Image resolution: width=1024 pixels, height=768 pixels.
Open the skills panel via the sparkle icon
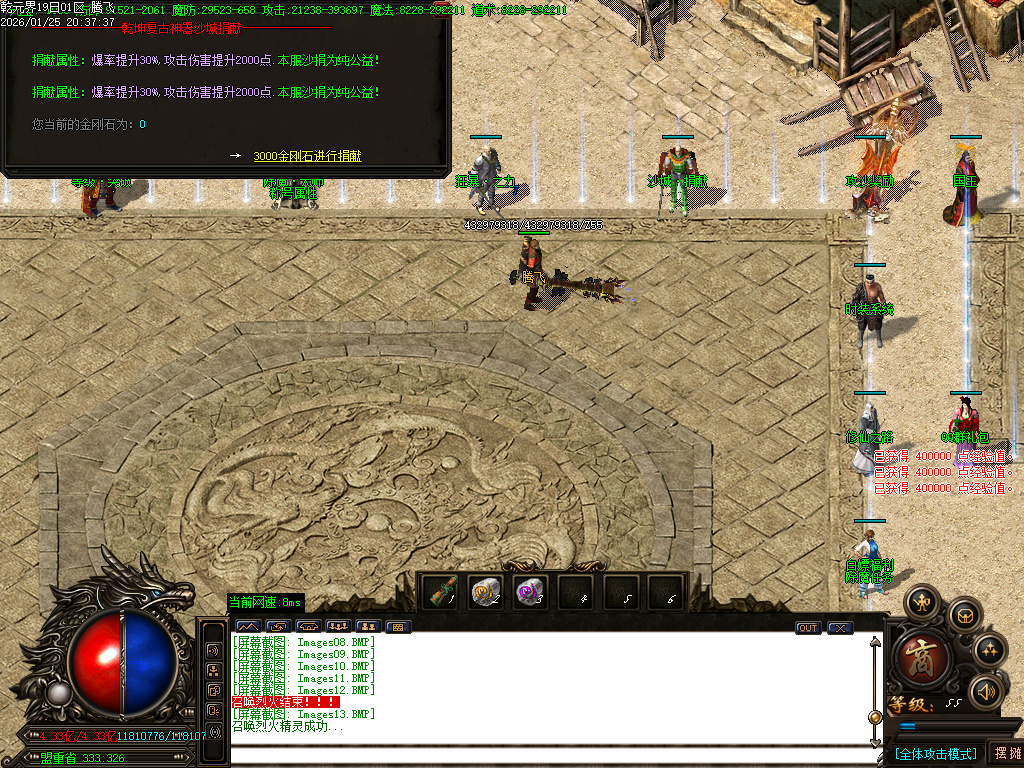click(x=990, y=650)
